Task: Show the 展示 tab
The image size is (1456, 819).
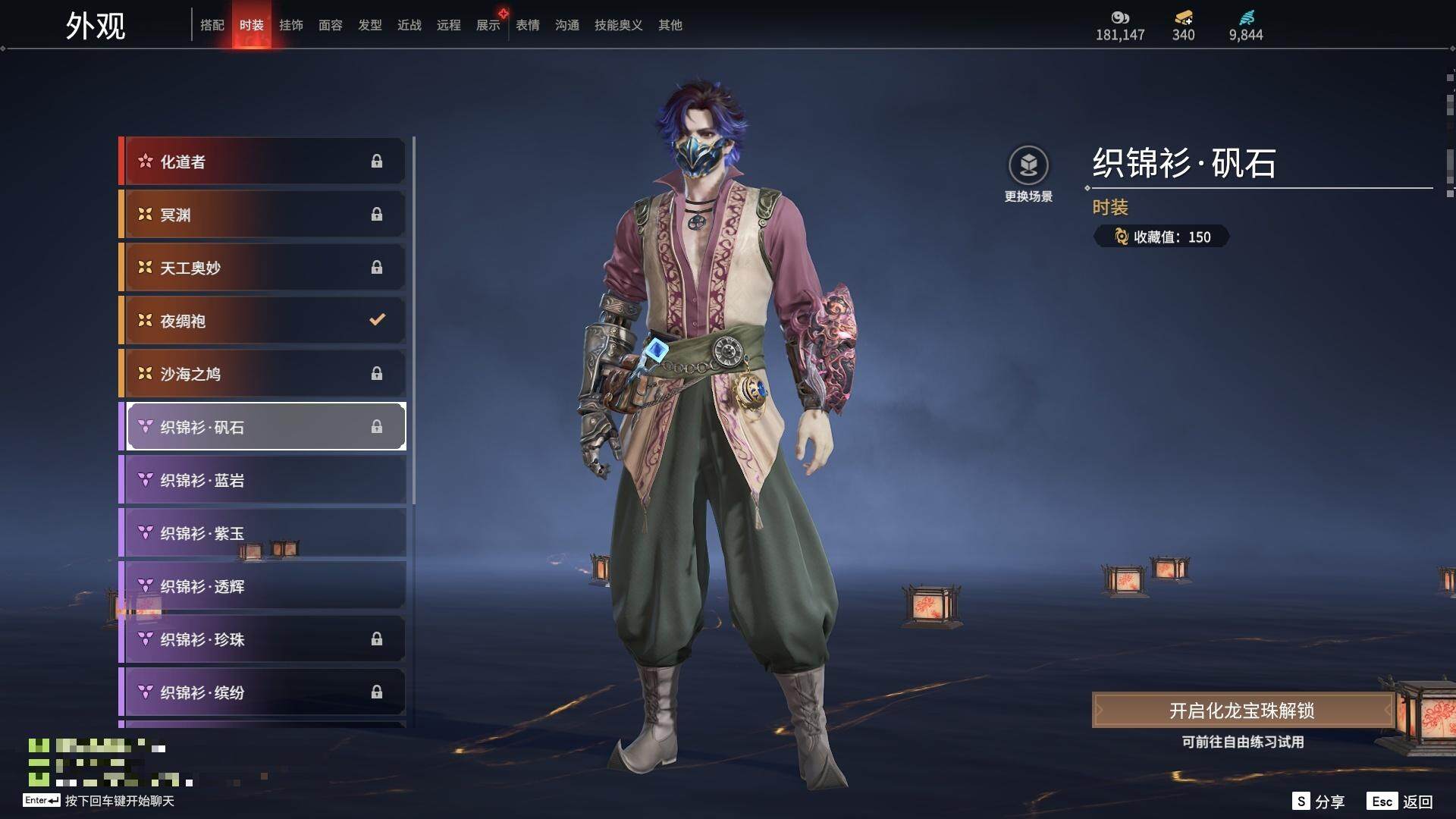Action: 488,25
